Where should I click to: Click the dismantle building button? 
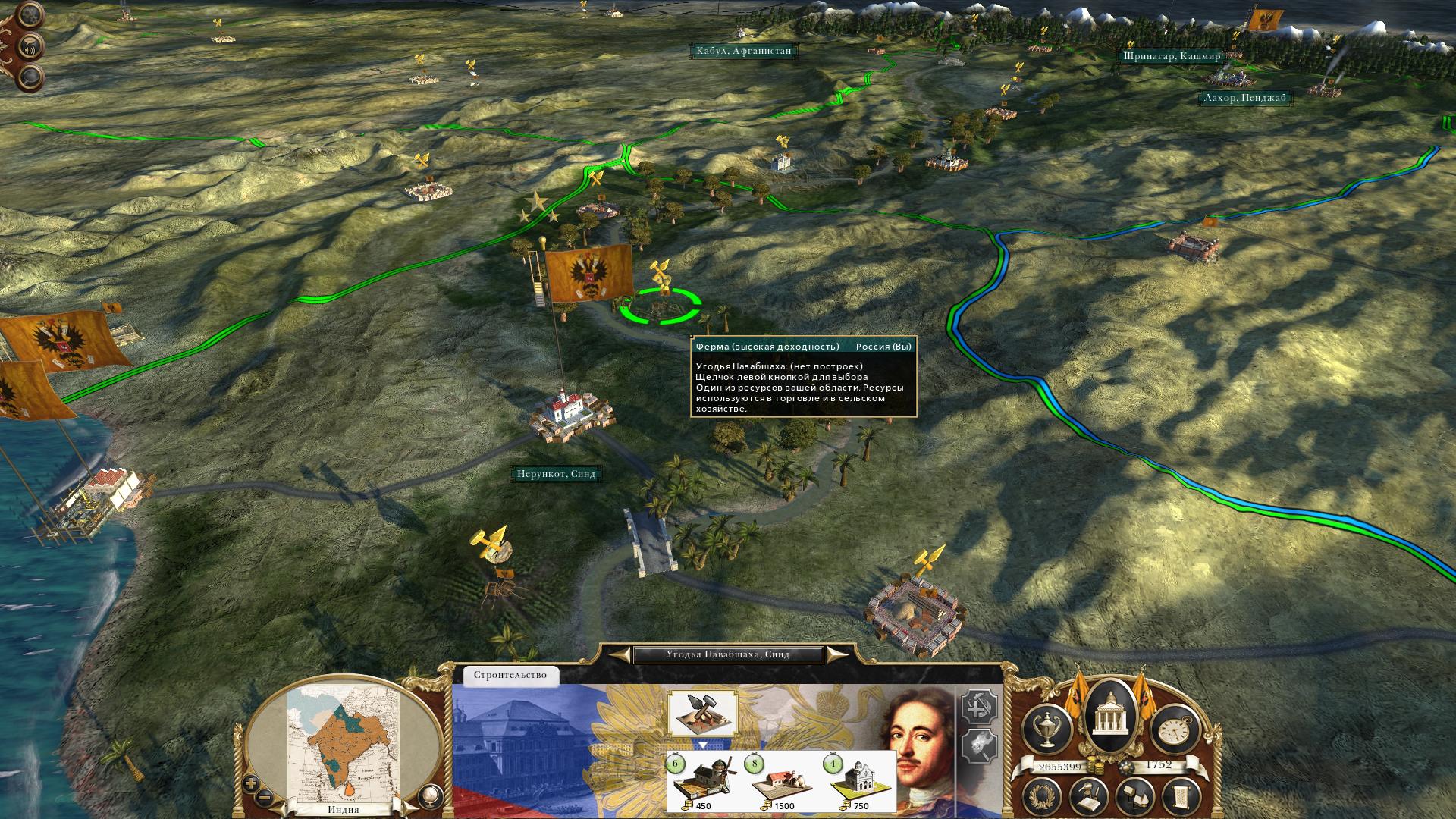pos(979,746)
